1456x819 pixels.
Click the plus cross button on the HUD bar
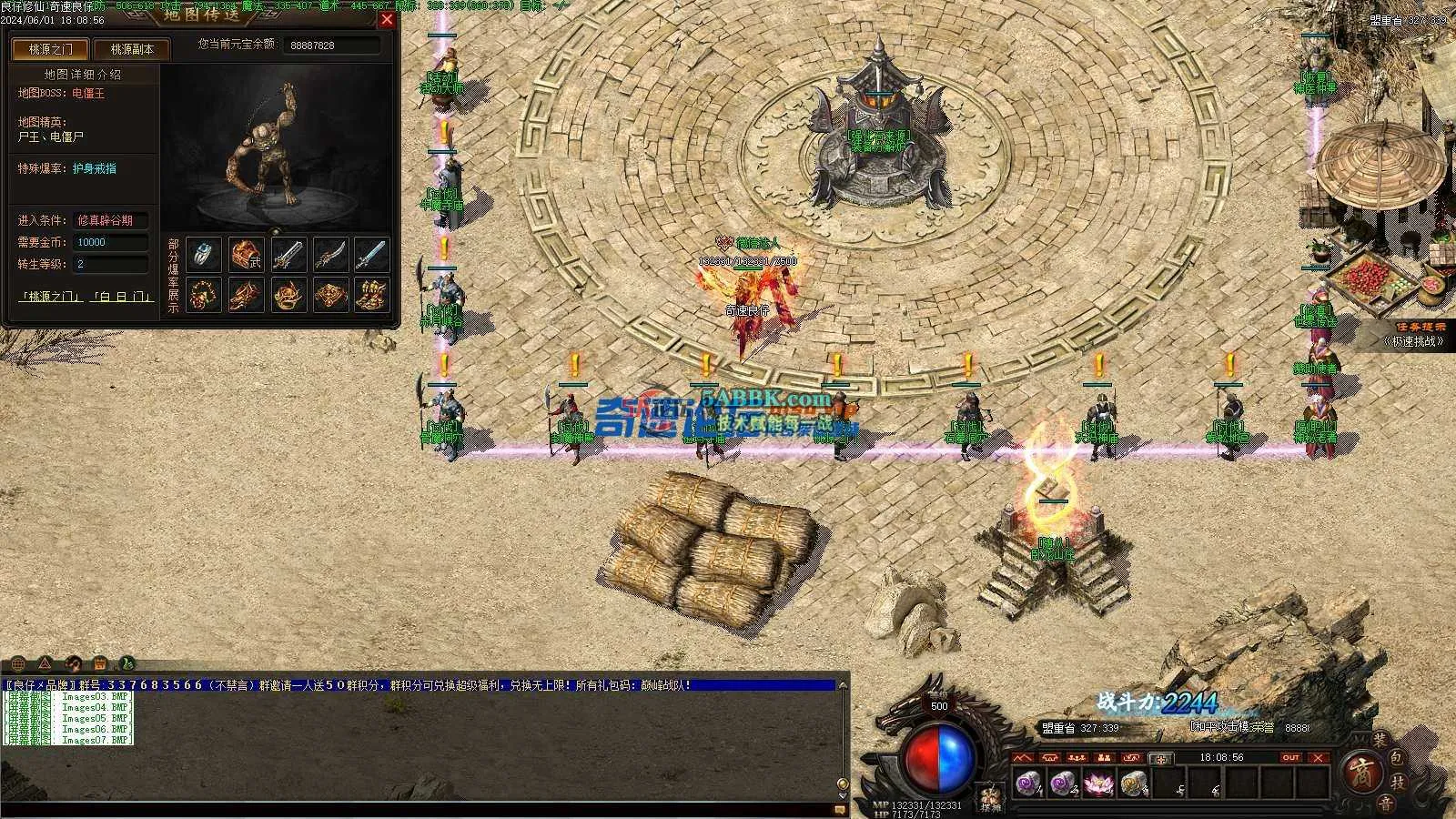coord(1160,758)
